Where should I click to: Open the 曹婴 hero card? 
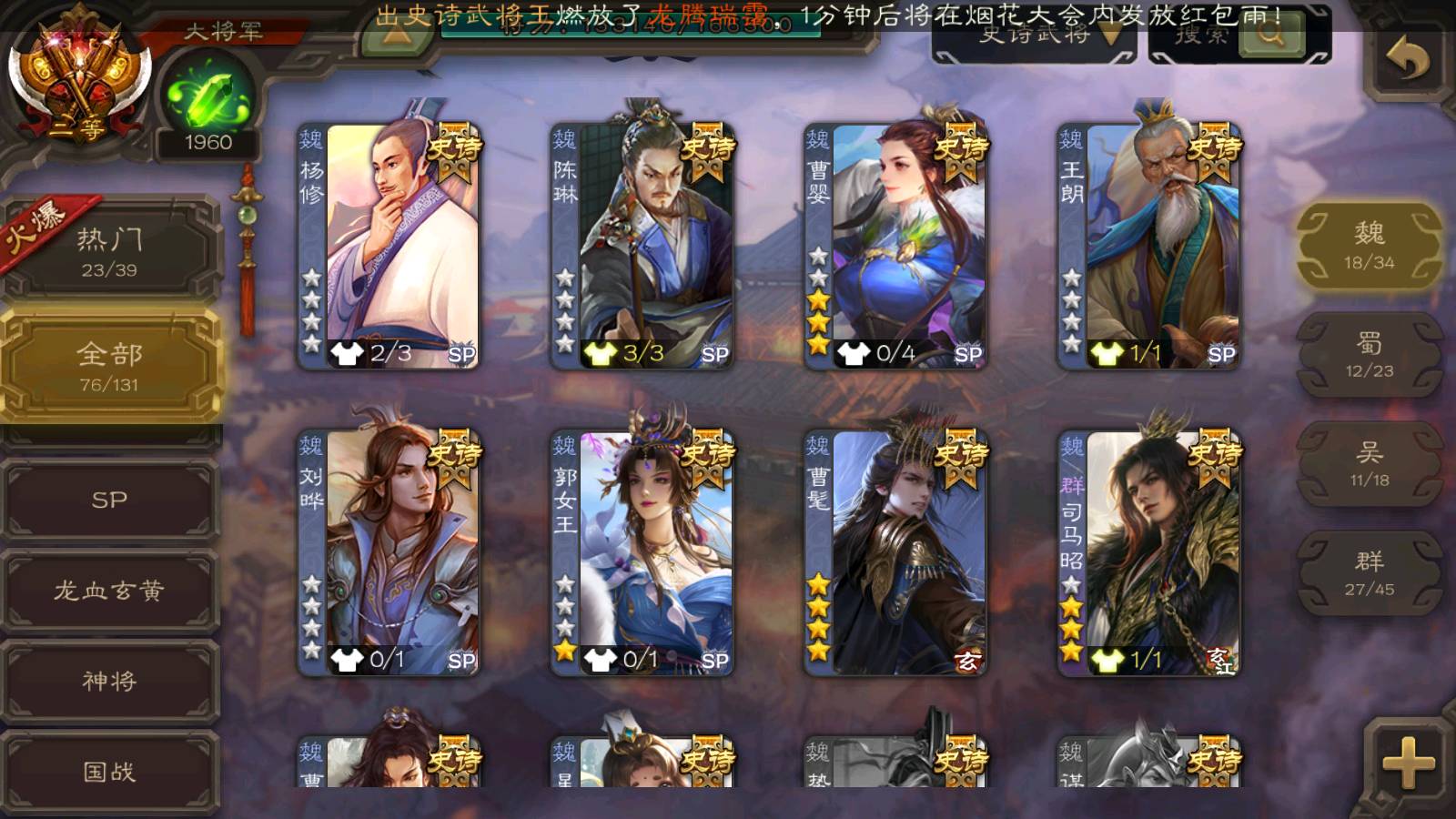(x=895, y=246)
